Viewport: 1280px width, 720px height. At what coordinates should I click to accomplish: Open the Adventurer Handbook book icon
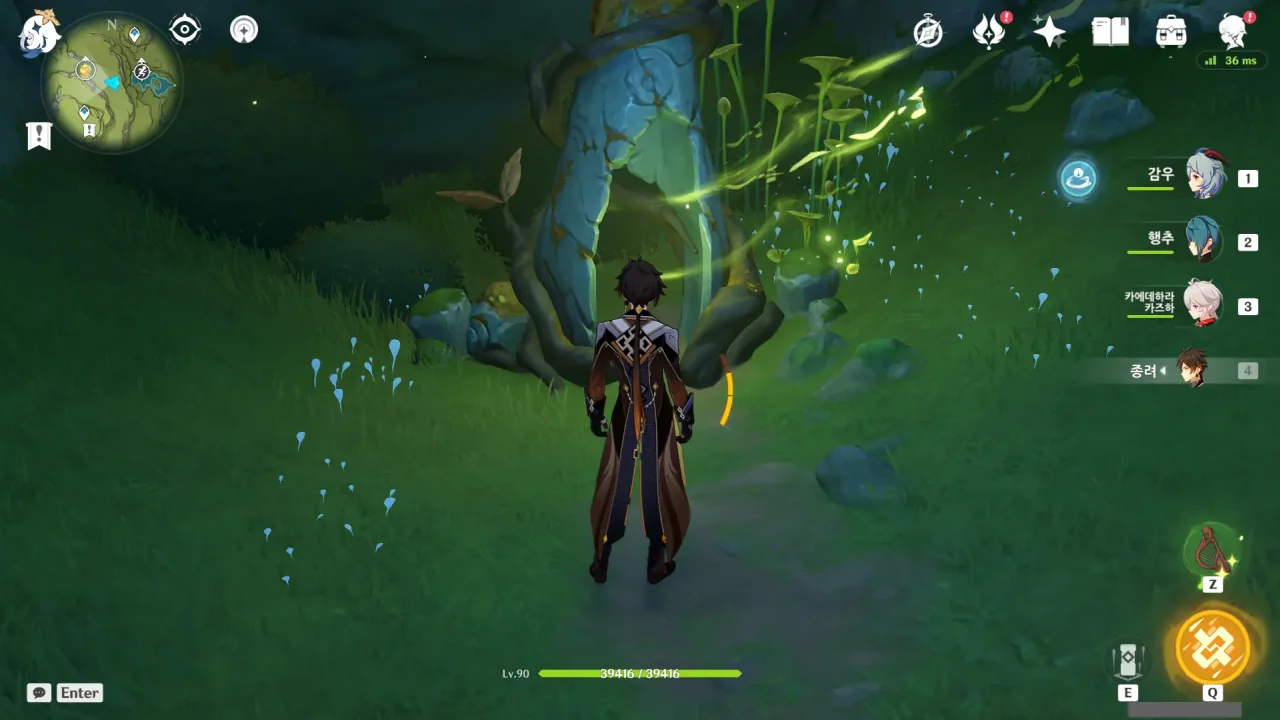pyautogui.click(x=1110, y=32)
